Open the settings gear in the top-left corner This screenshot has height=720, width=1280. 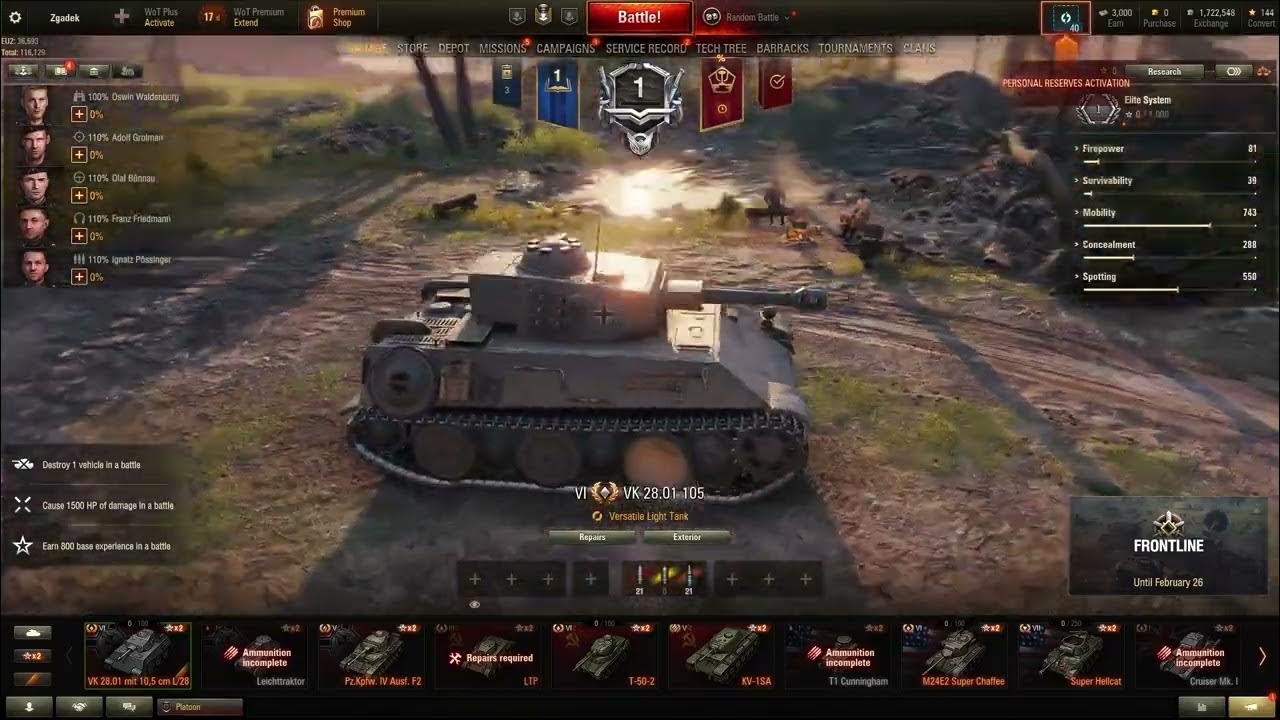click(14, 16)
